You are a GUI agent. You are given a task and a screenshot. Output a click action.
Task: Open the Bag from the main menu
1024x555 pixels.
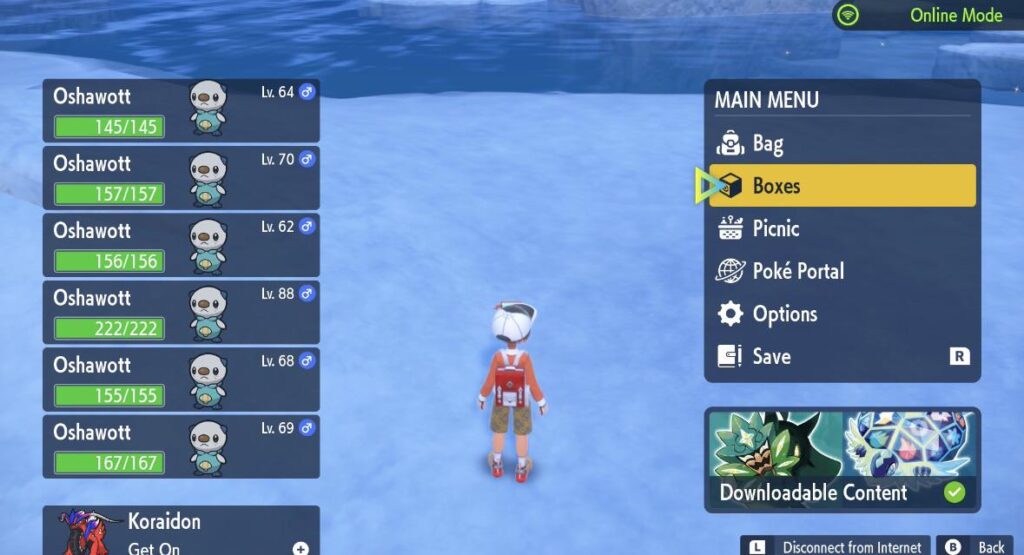[x=842, y=144]
